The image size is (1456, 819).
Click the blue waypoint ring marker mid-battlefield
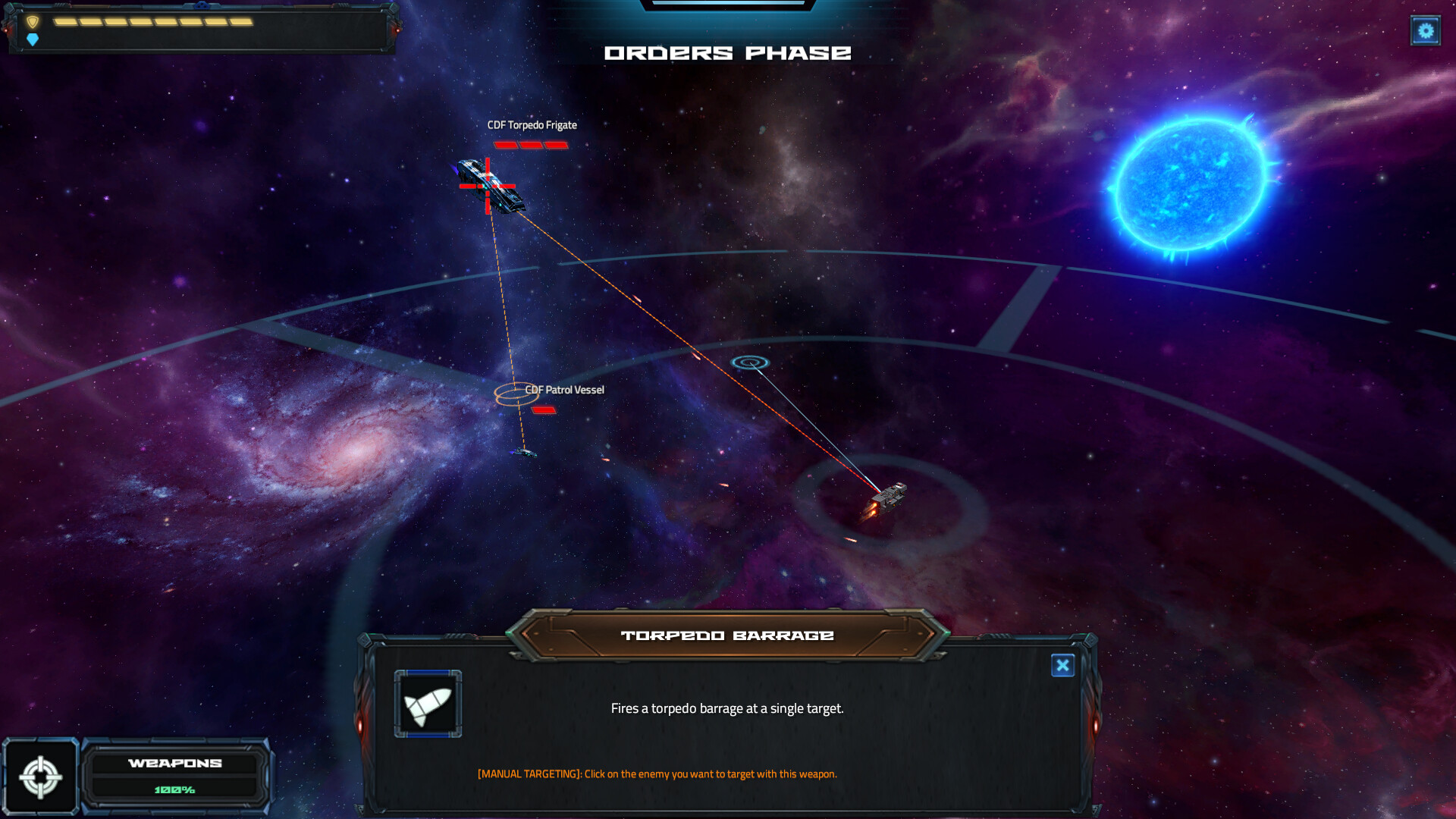coord(750,363)
